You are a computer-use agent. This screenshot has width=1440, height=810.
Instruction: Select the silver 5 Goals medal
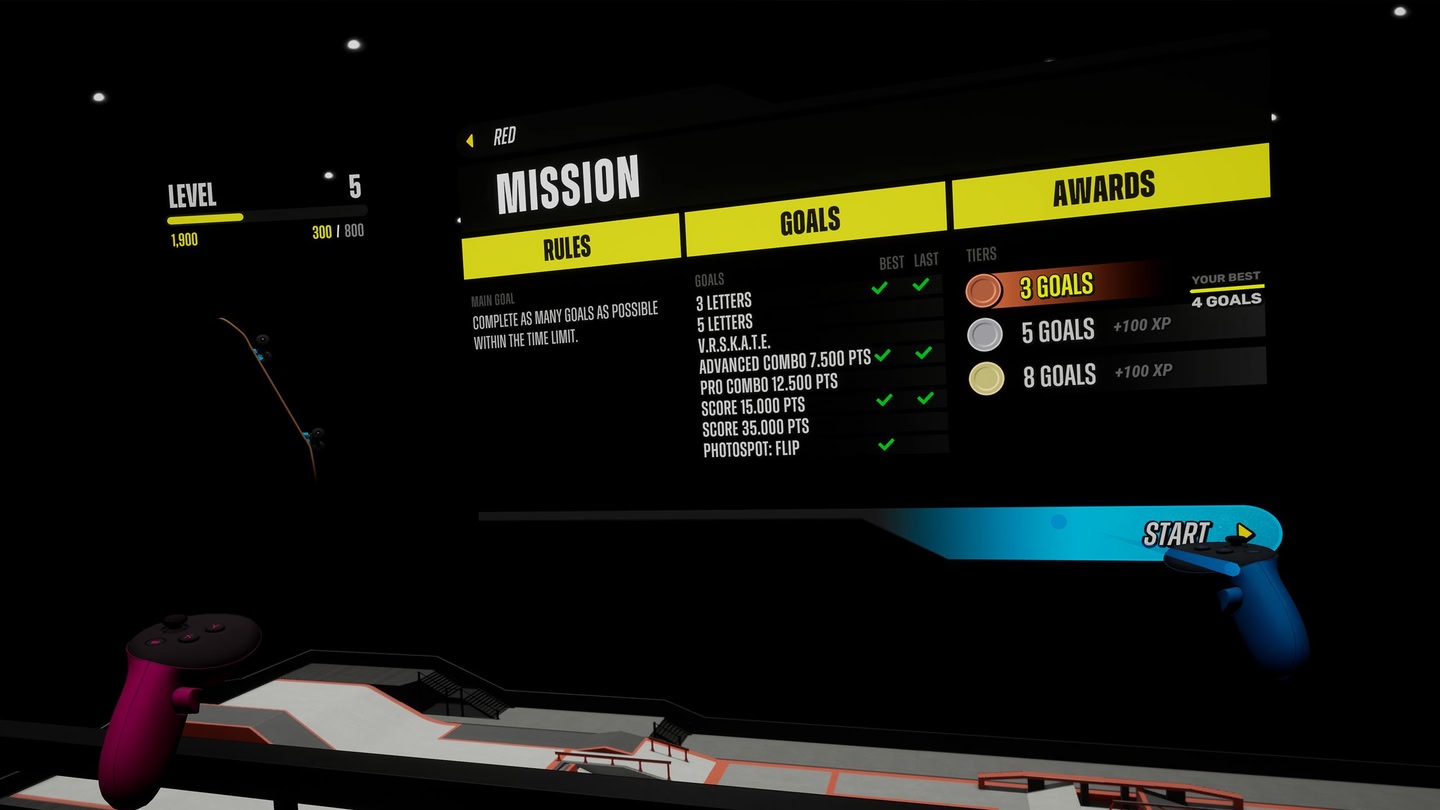click(984, 334)
